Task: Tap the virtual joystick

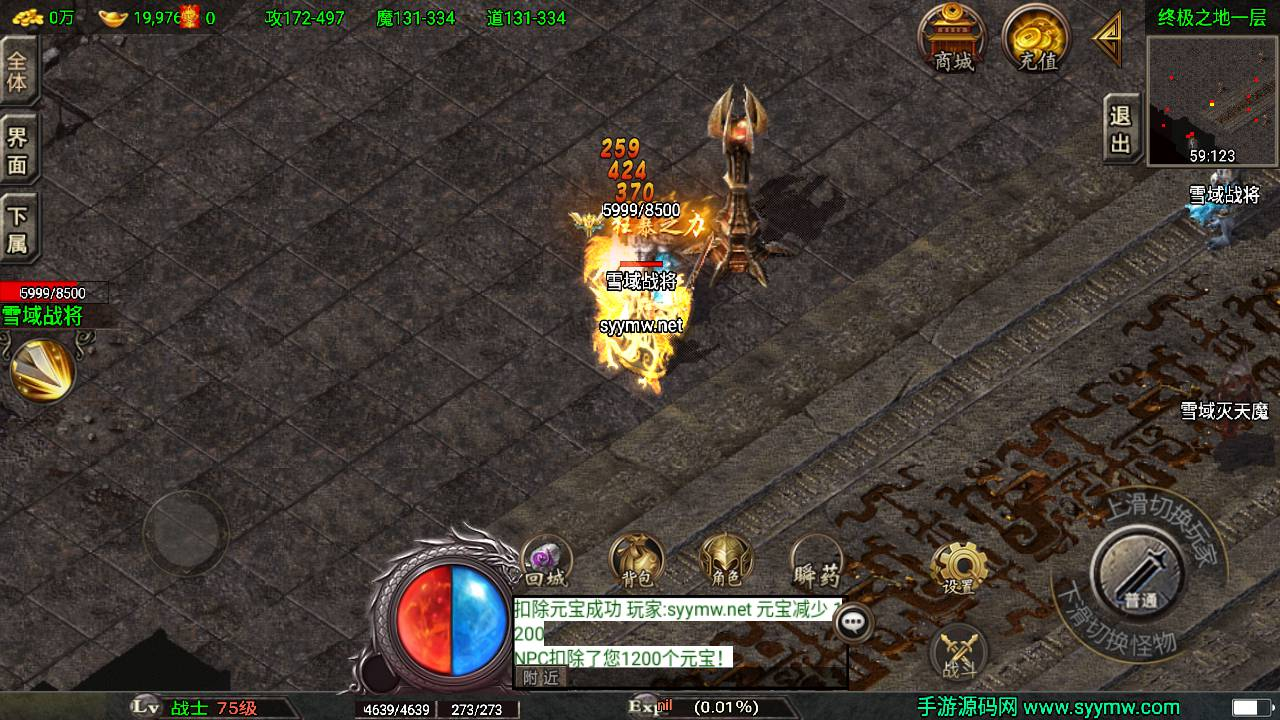Action: (185, 532)
